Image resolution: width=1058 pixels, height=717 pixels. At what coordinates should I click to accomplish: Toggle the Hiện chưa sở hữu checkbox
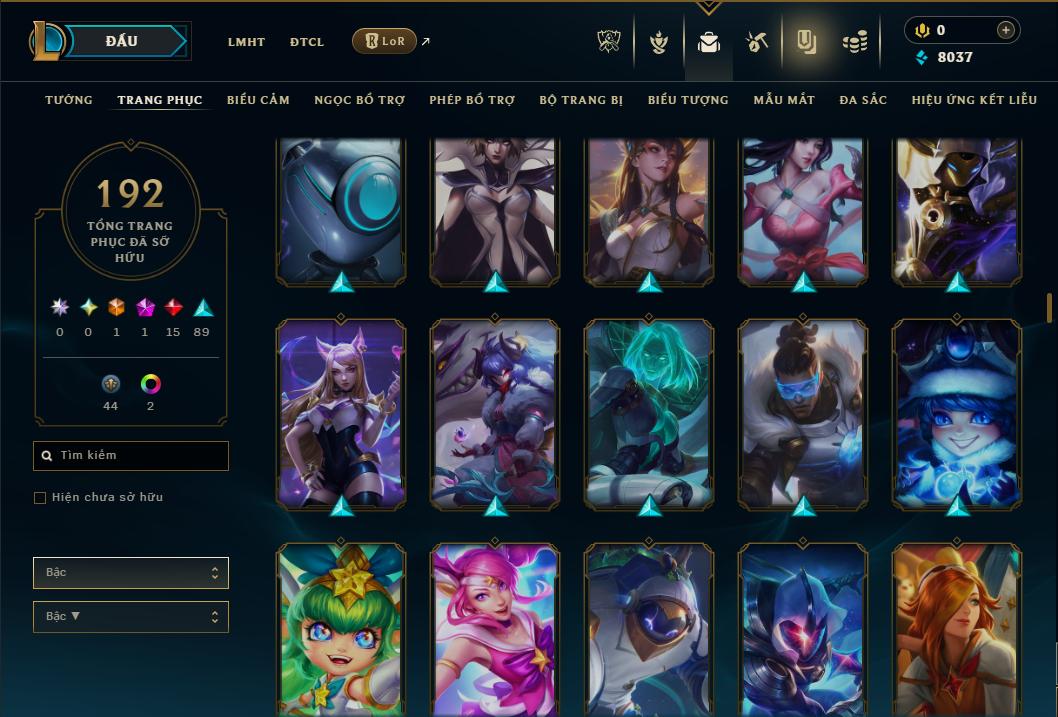[40, 498]
